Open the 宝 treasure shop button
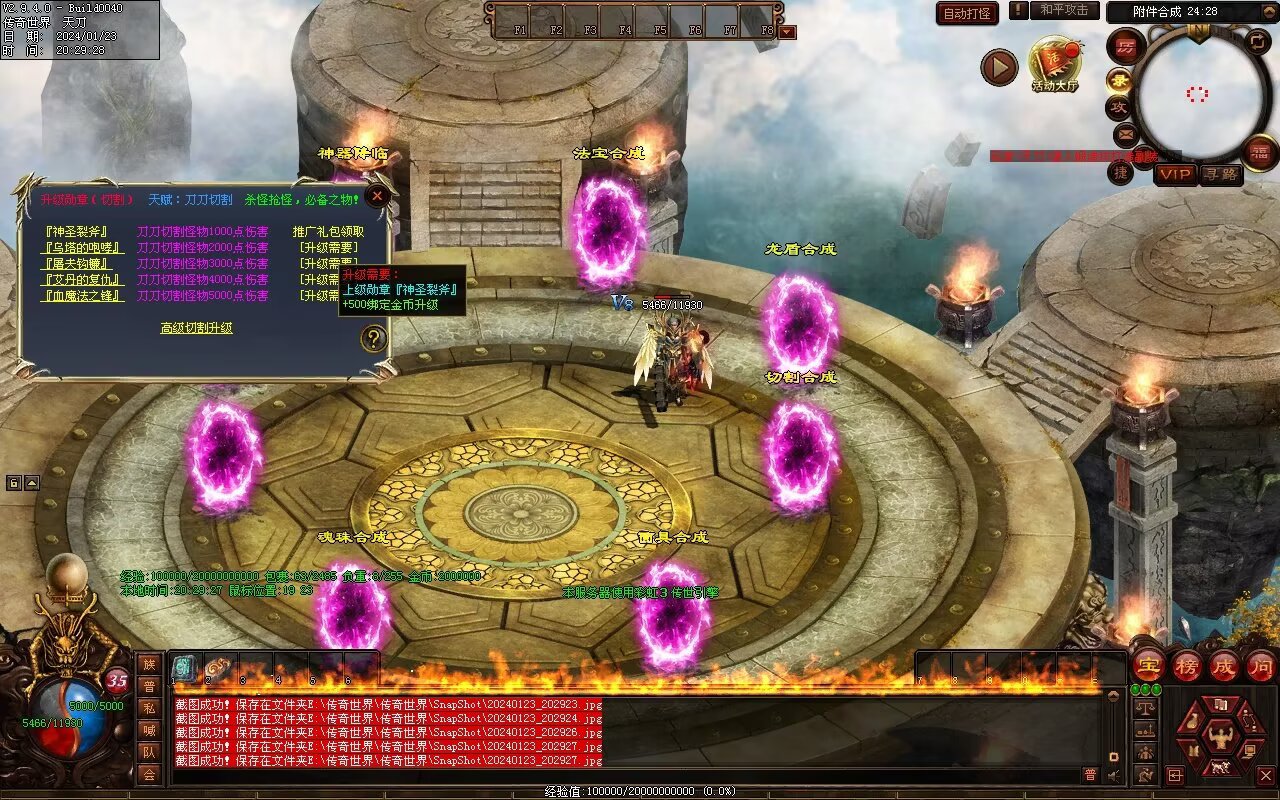The height and width of the screenshot is (800, 1280). pyautogui.click(x=1147, y=666)
